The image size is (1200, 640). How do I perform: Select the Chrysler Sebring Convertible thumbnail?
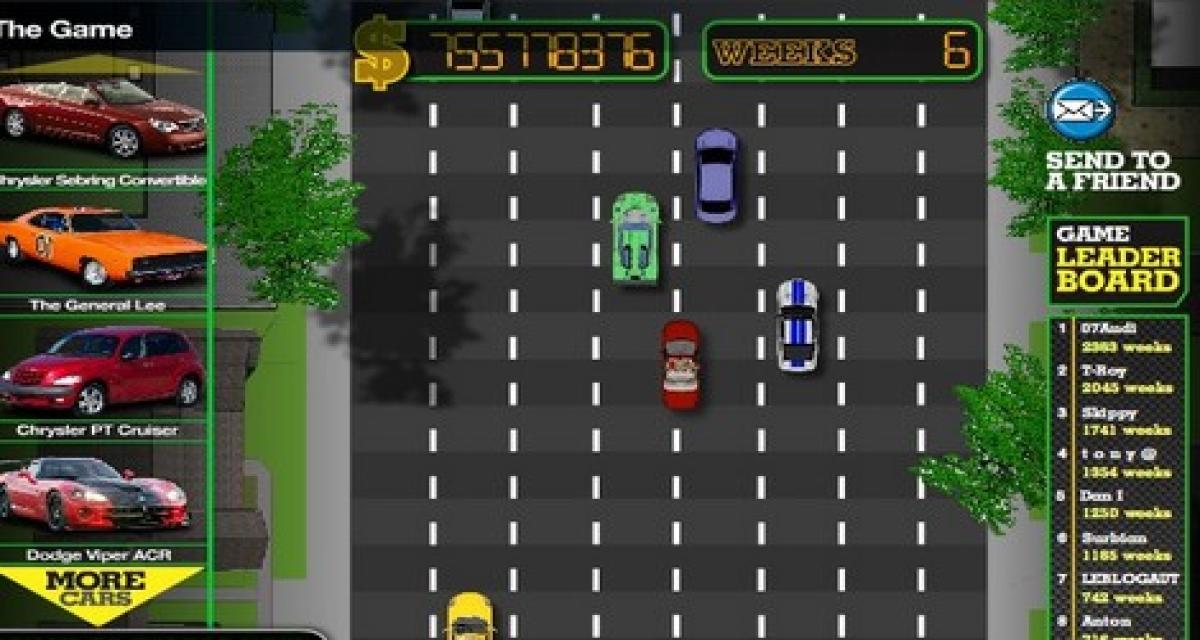point(102,117)
